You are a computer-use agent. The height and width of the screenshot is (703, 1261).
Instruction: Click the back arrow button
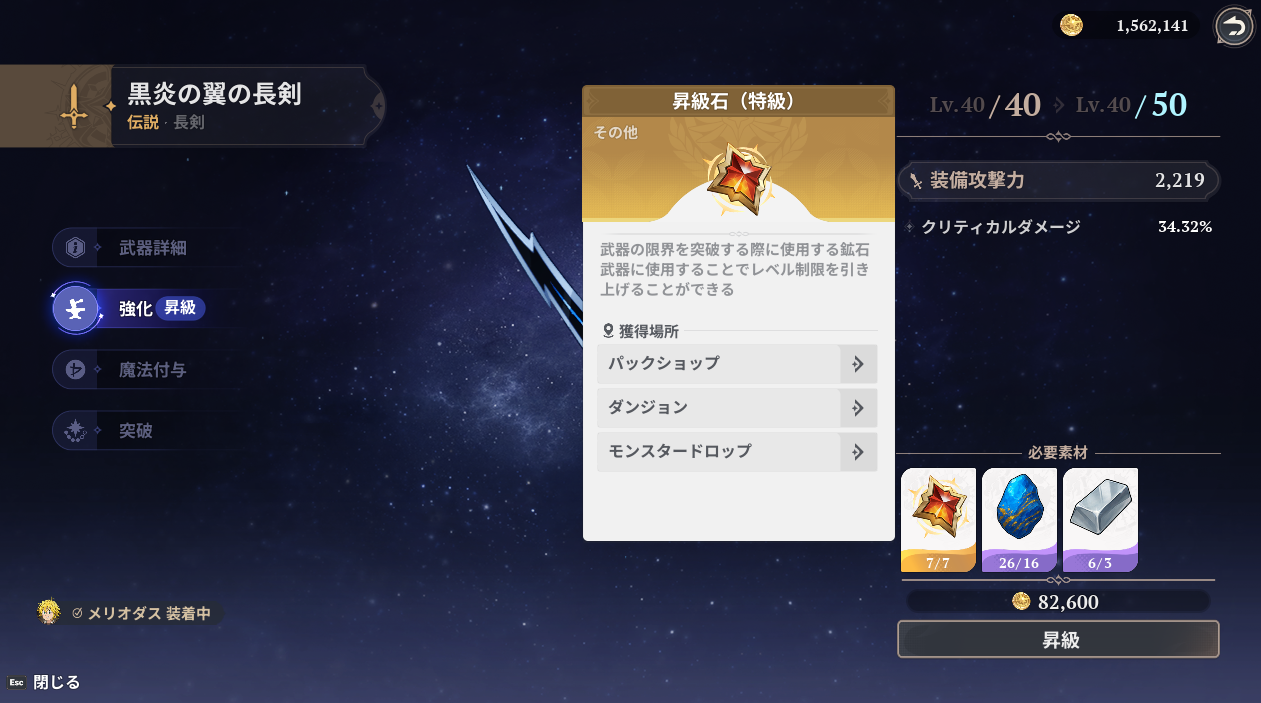point(1235,27)
